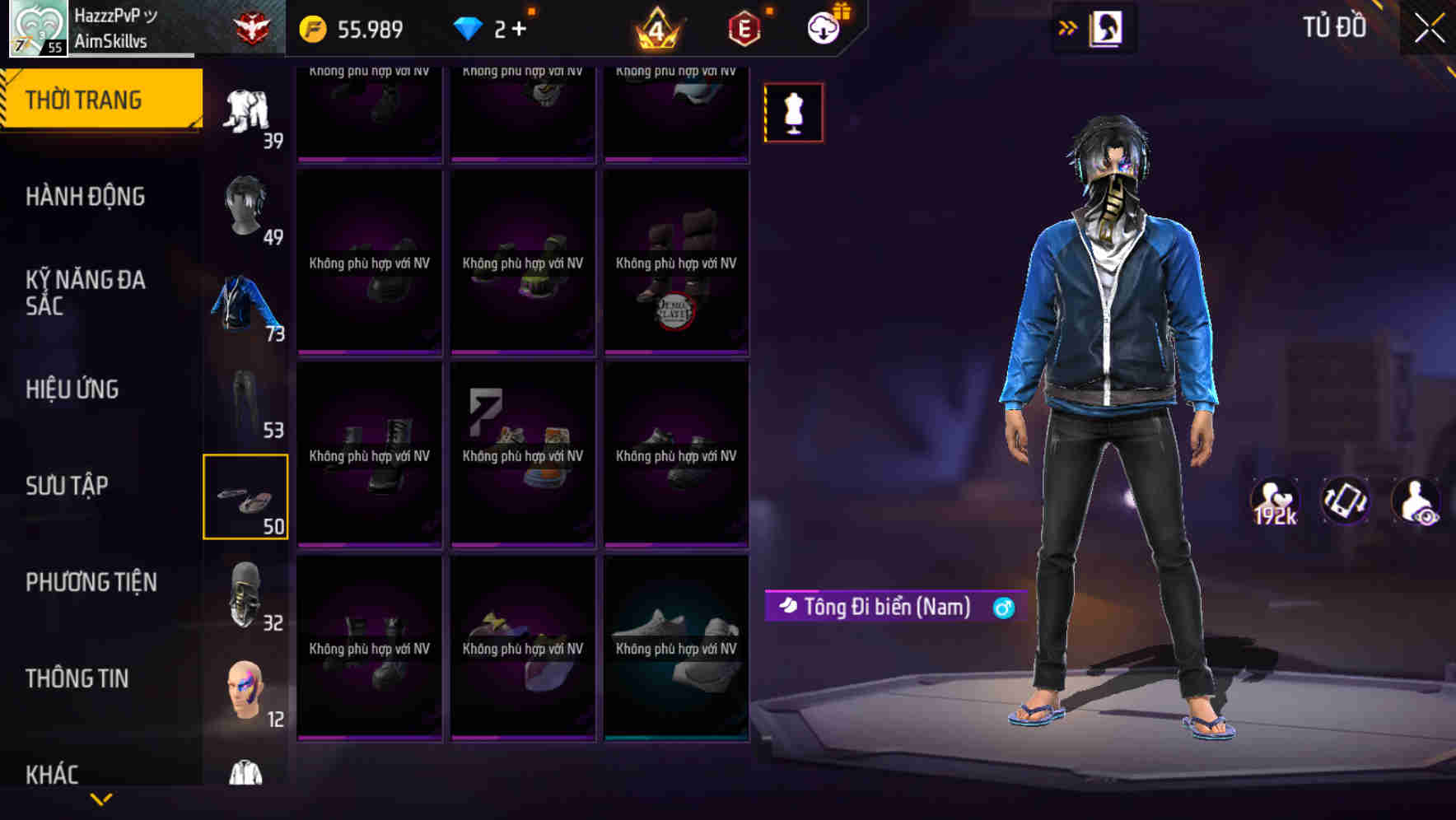Select the mannequin outfit preset icon
The image size is (1456, 820).
click(x=792, y=112)
